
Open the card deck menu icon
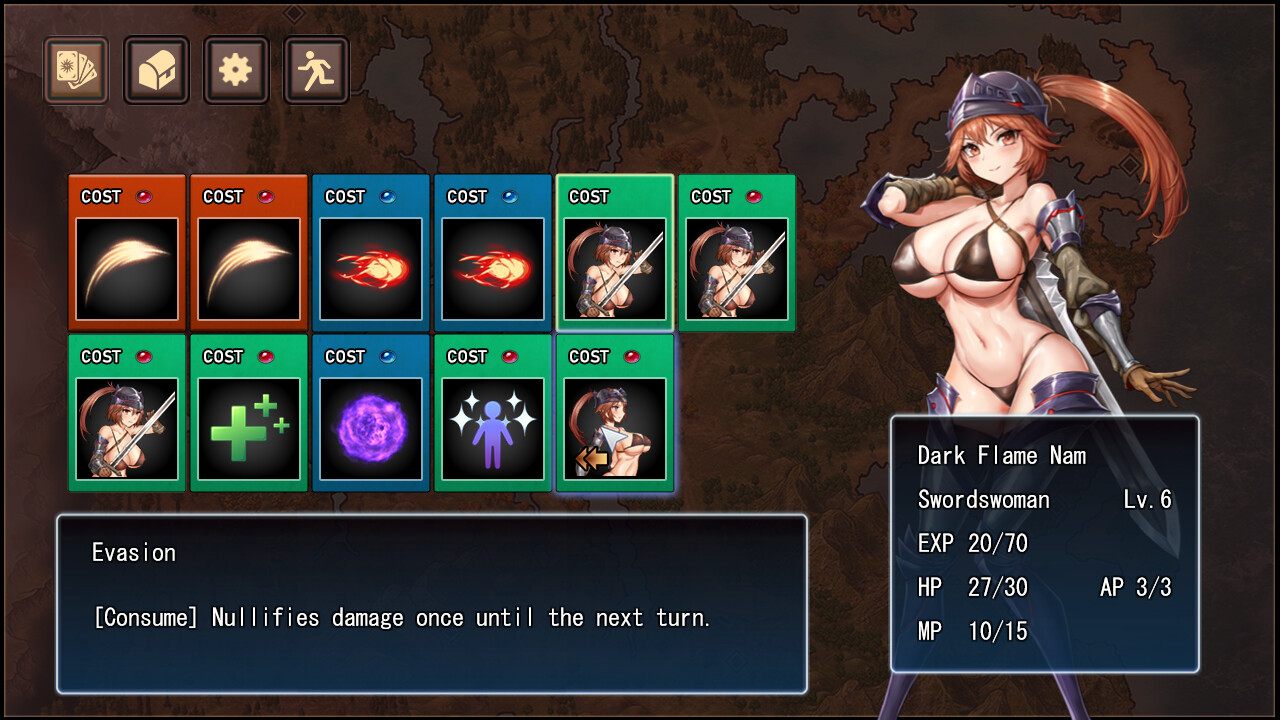(x=76, y=71)
